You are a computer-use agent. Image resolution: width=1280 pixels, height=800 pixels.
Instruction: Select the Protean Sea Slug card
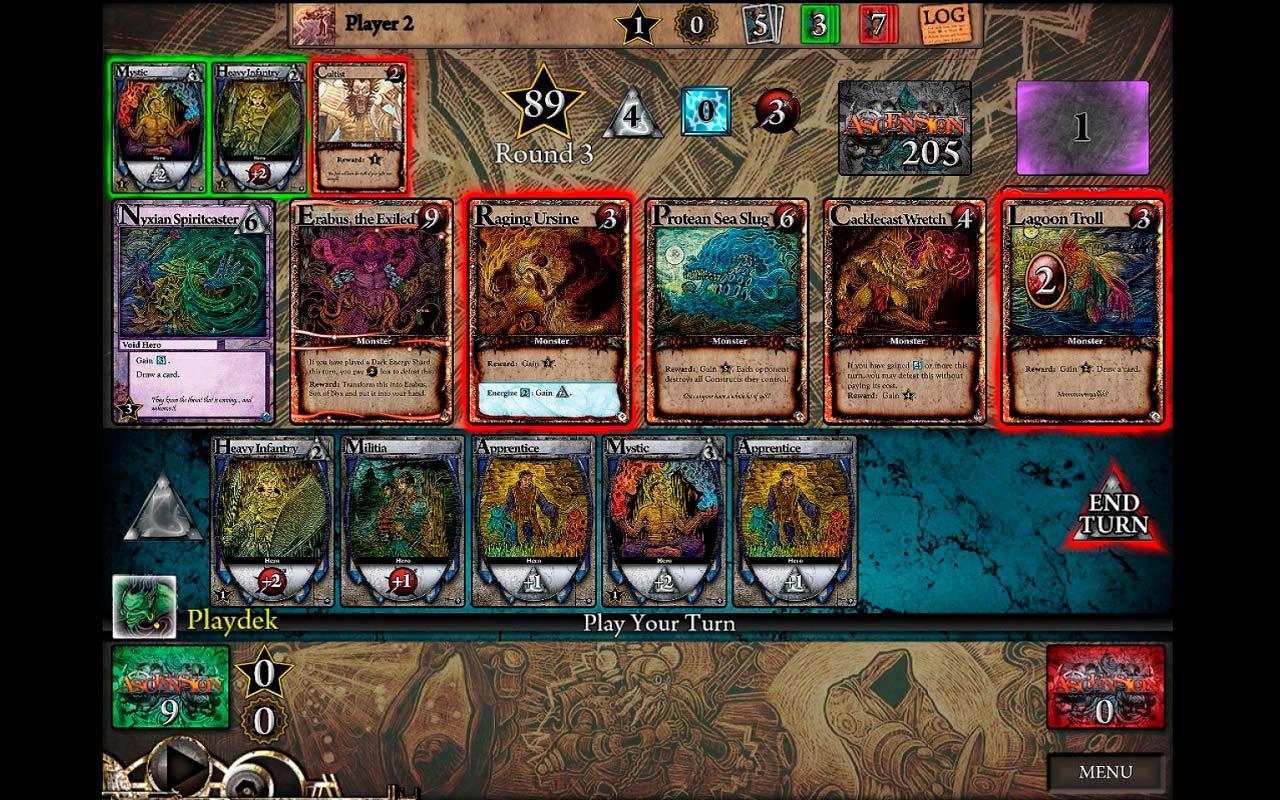click(727, 312)
